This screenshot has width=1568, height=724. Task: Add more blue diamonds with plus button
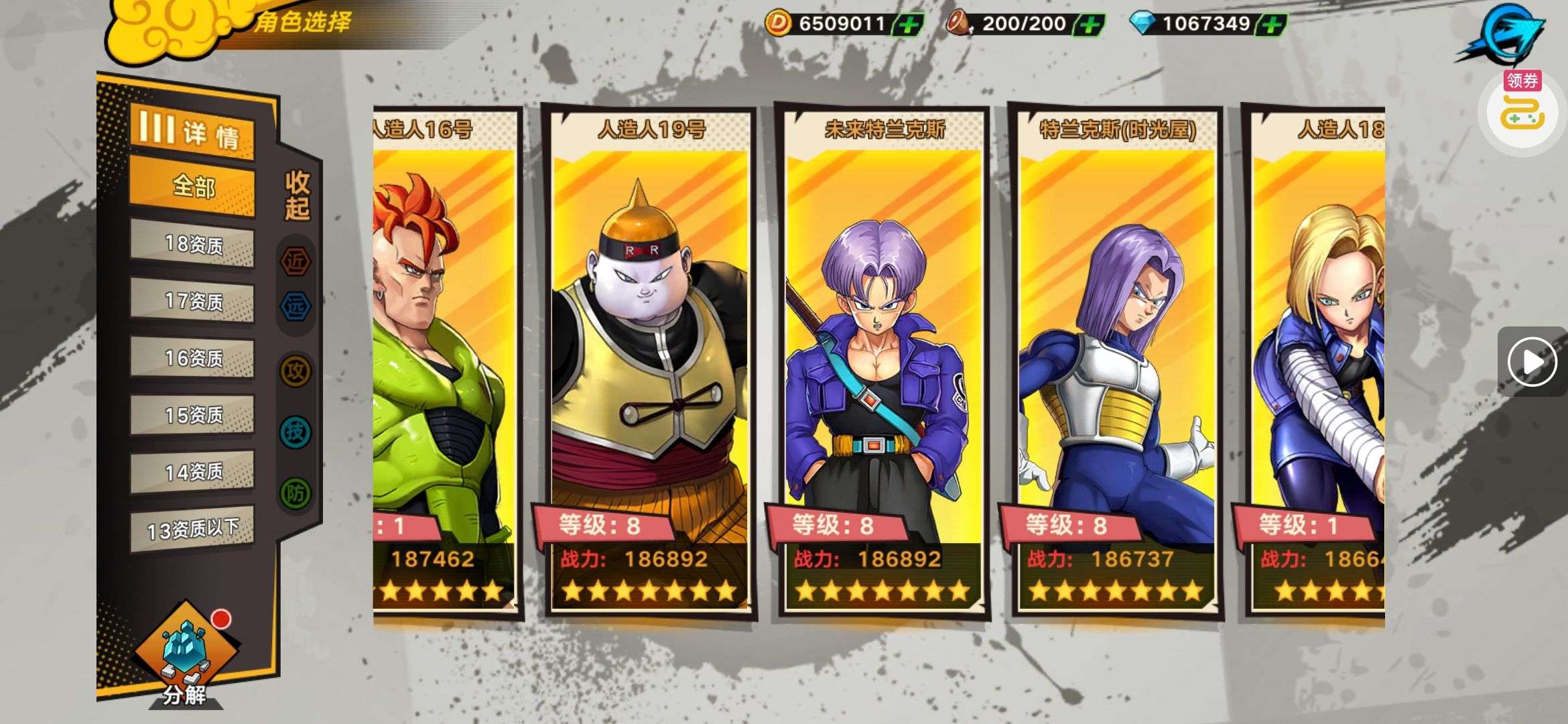point(1271,25)
